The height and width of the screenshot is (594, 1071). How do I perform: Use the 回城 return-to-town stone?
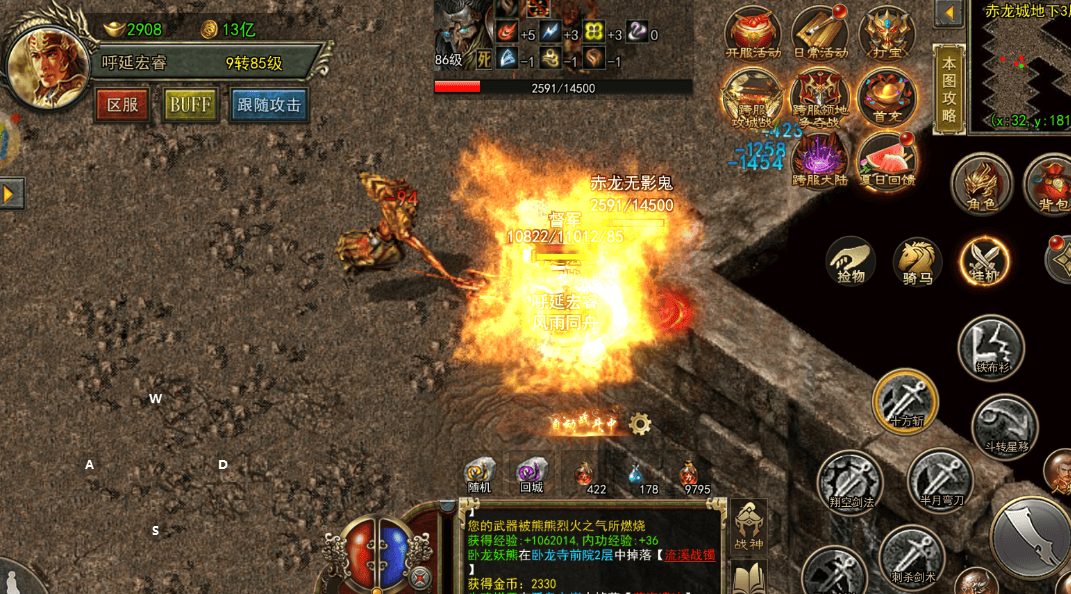(531, 475)
